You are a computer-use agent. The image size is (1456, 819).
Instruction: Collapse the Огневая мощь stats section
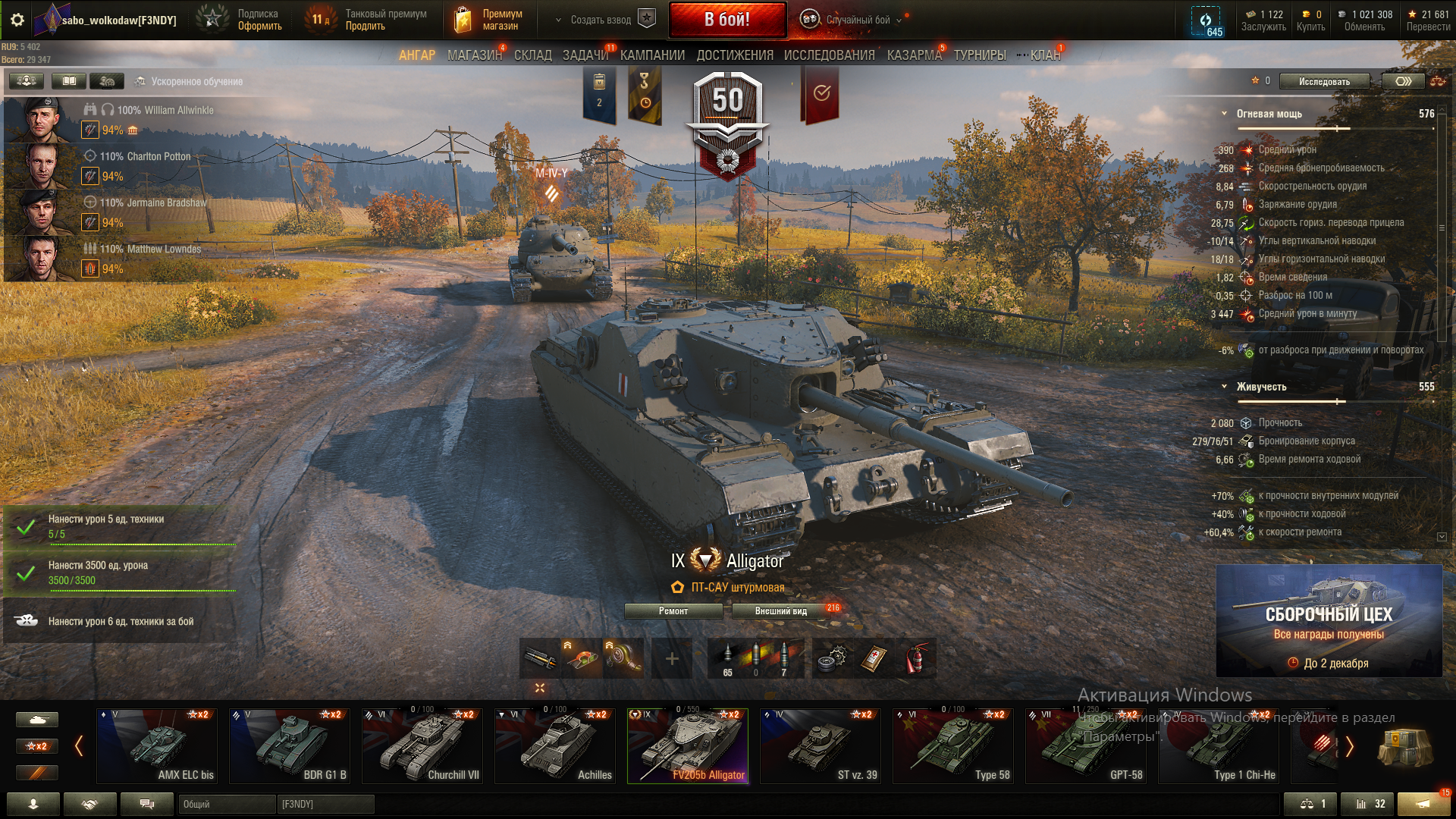coord(1224,114)
